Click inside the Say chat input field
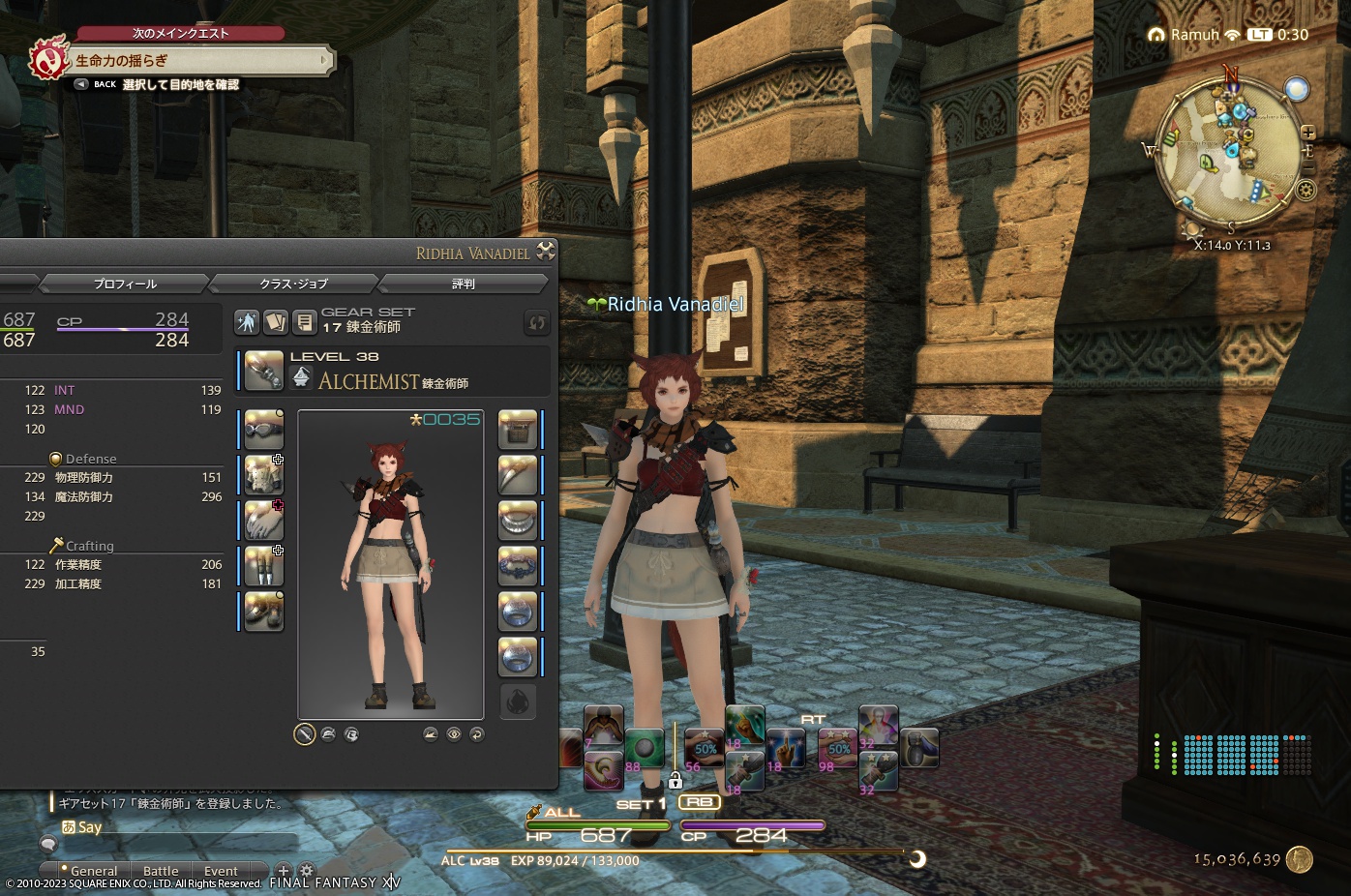Viewport: 1351px width, 896px height. point(194,827)
